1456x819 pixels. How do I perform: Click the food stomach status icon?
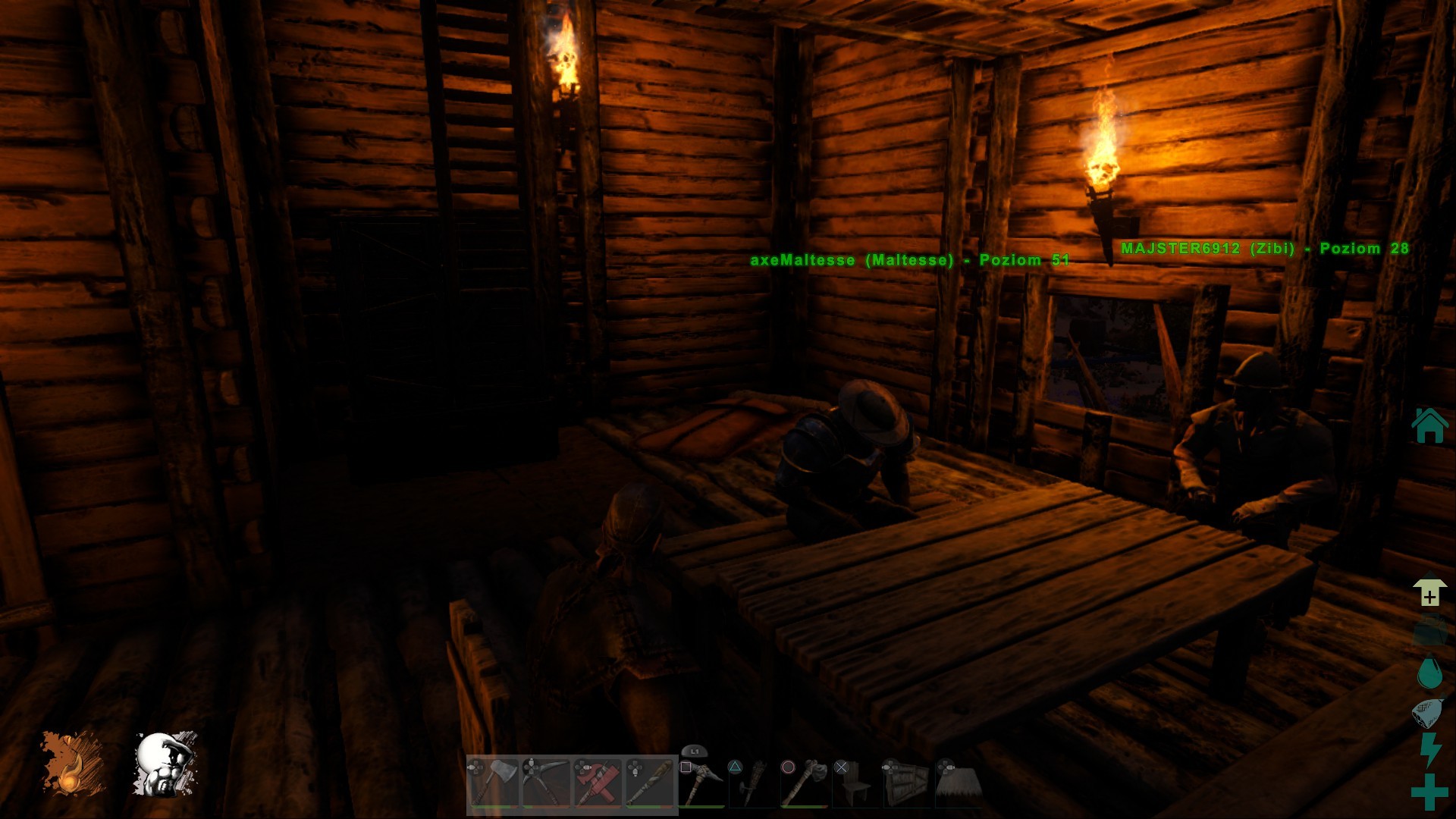click(1429, 713)
